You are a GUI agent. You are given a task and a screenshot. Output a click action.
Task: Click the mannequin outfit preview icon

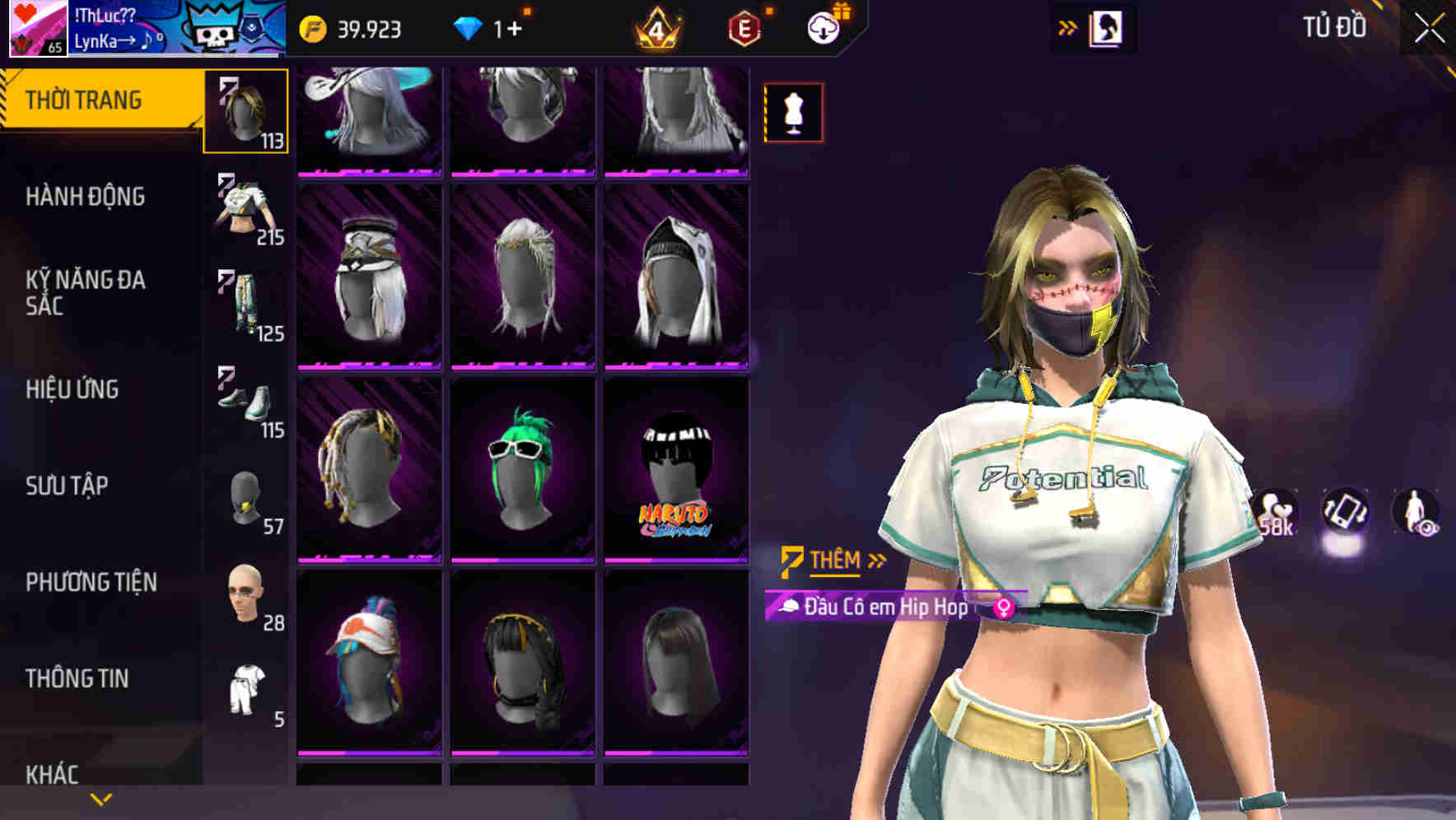point(793,112)
